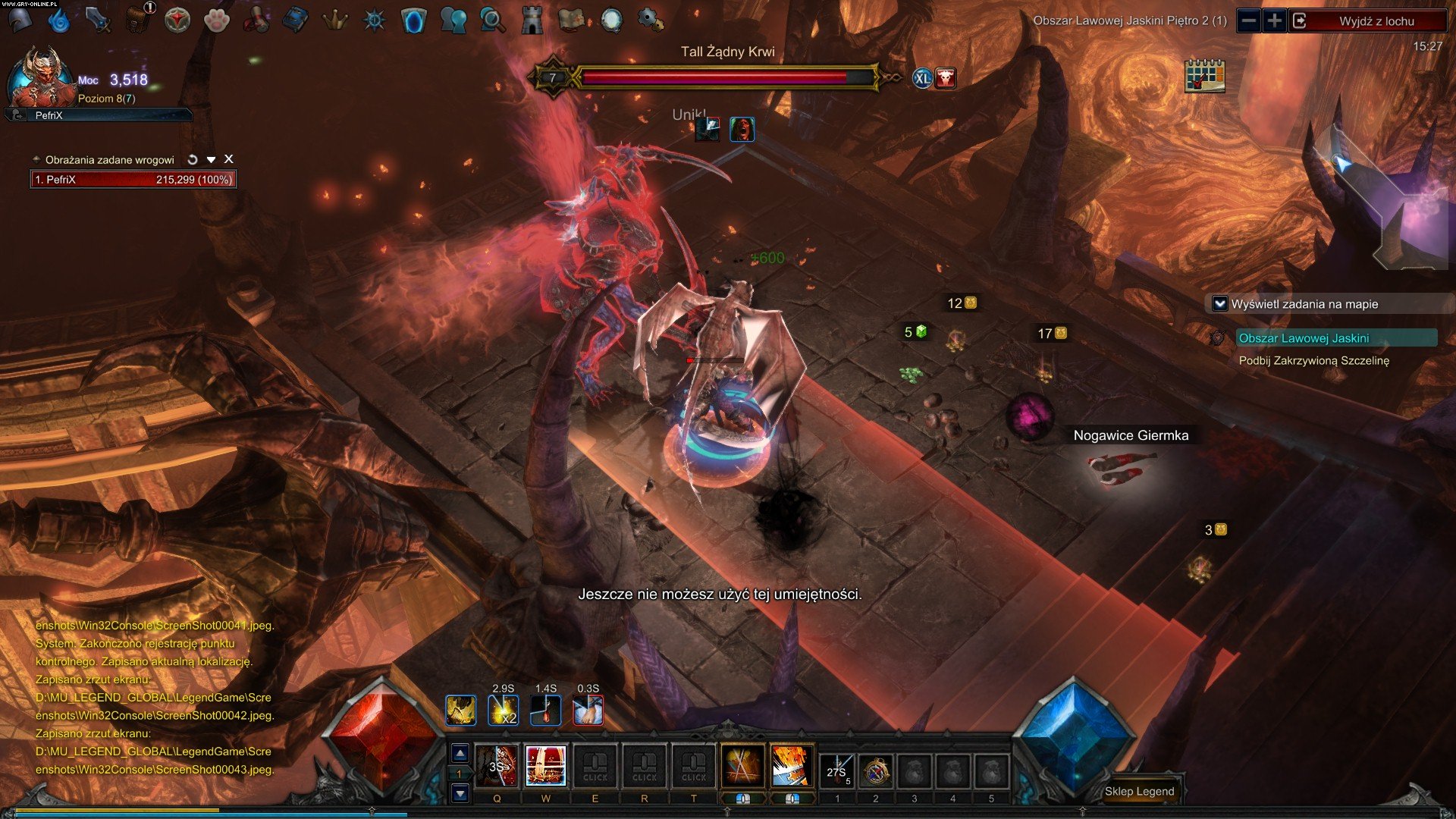Zoom out the minimap with minus button
The image size is (1456, 819).
[x=1249, y=21]
